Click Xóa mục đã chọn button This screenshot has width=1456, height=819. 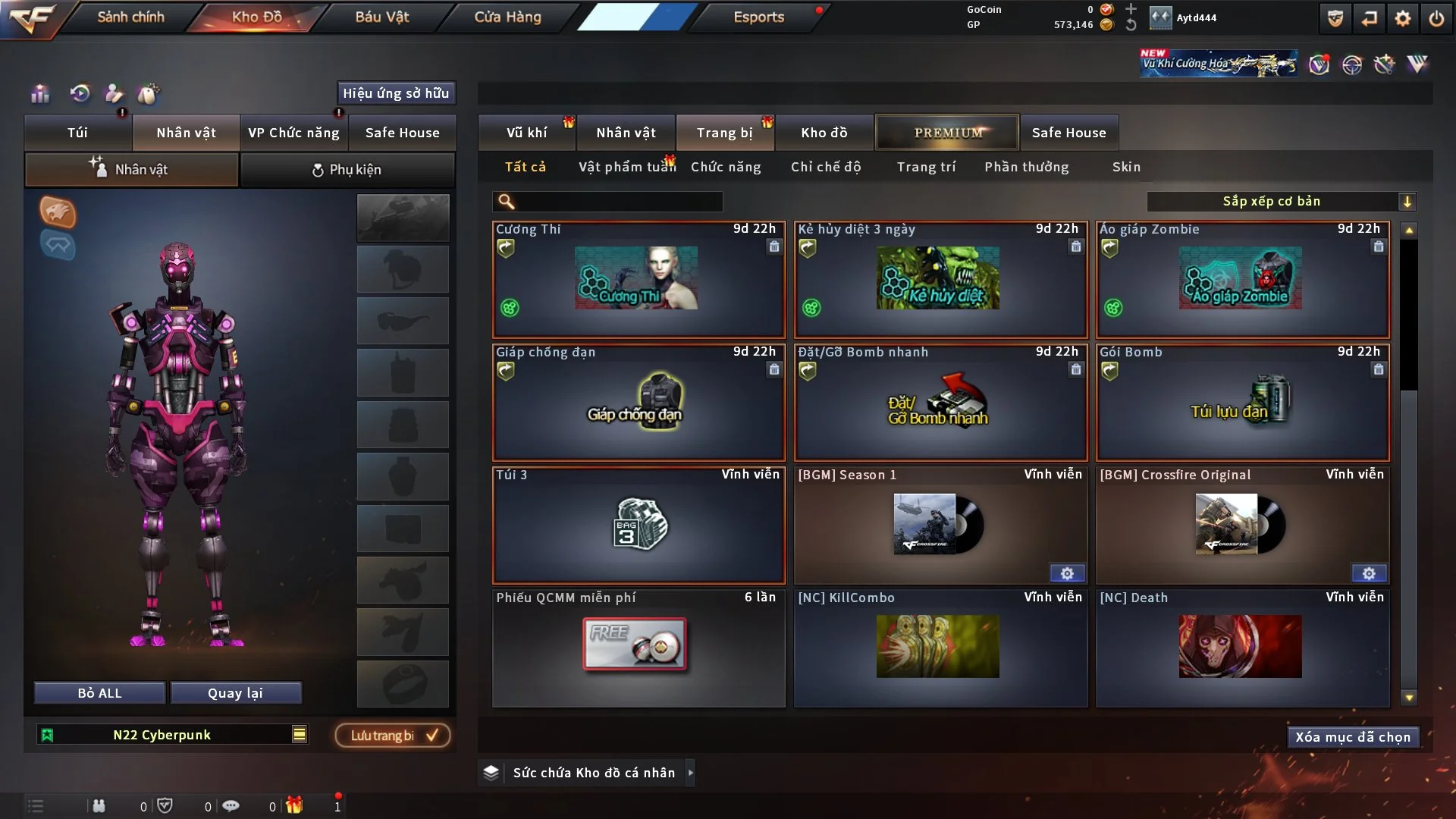1353,737
